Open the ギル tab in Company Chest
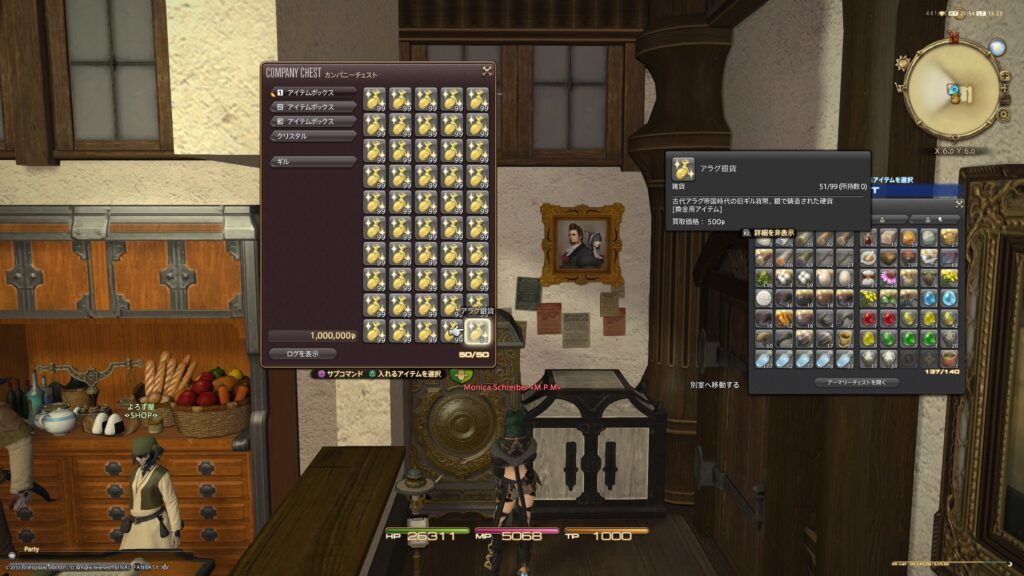The height and width of the screenshot is (576, 1024). pyautogui.click(x=313, y=161)
